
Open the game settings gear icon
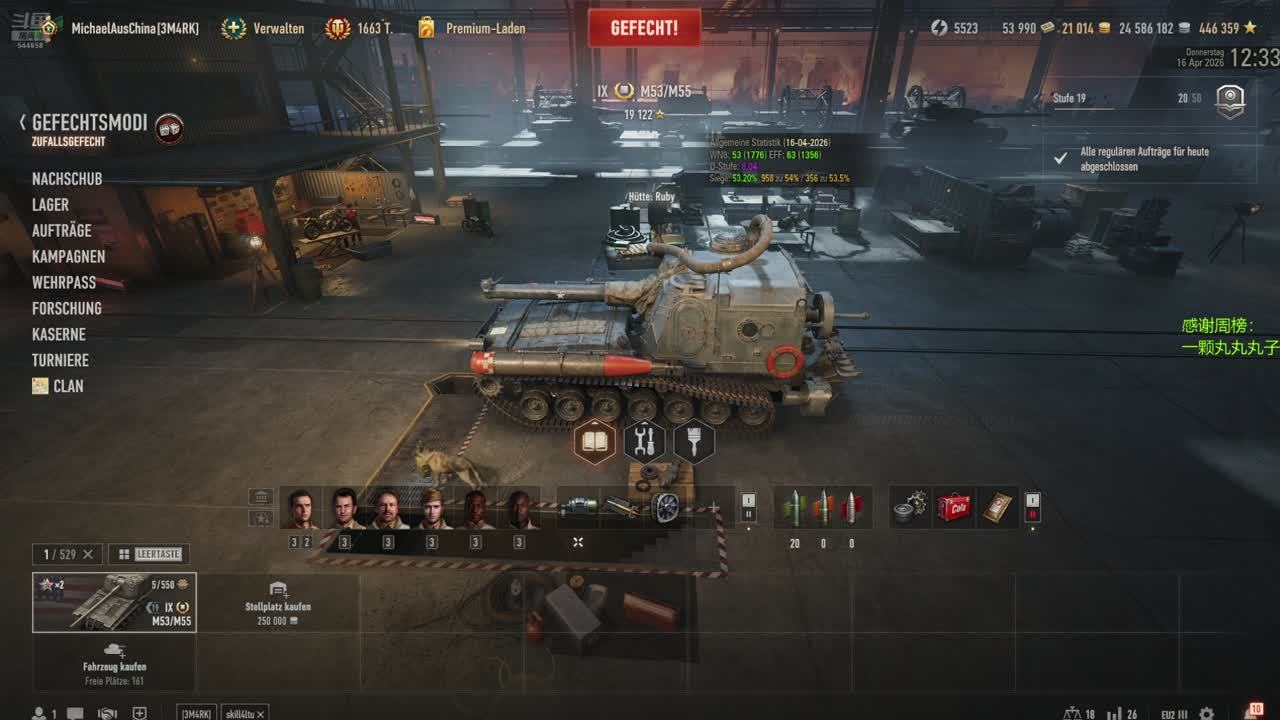coord(1207,714)
